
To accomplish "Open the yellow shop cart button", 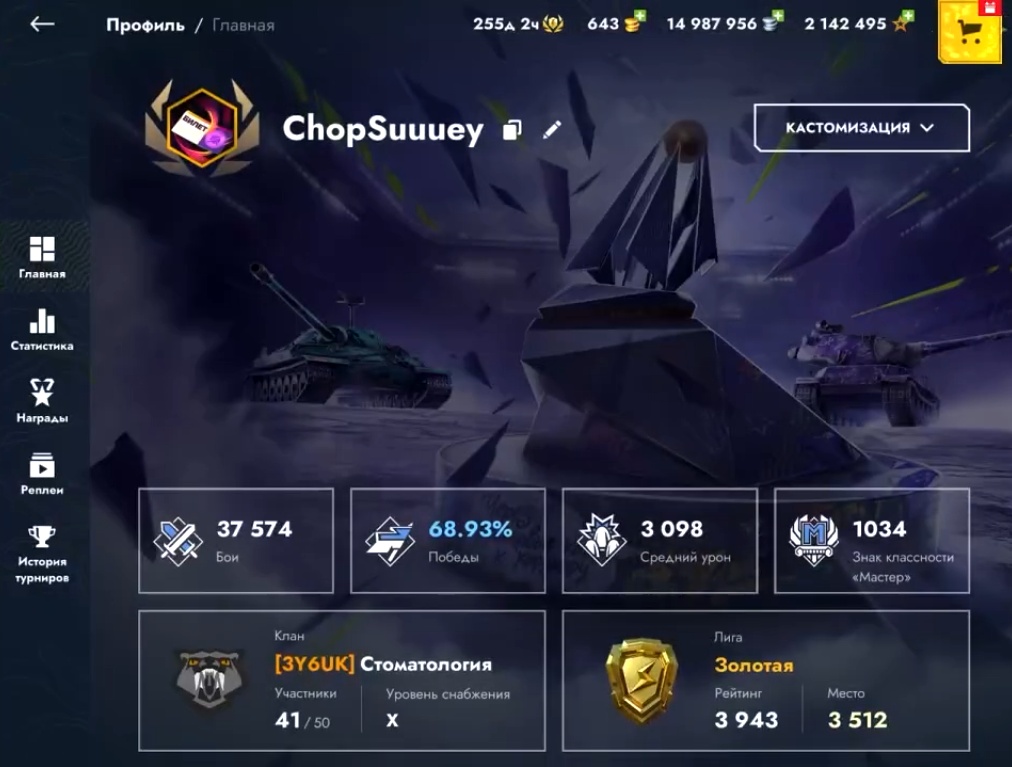I will 969,32.
